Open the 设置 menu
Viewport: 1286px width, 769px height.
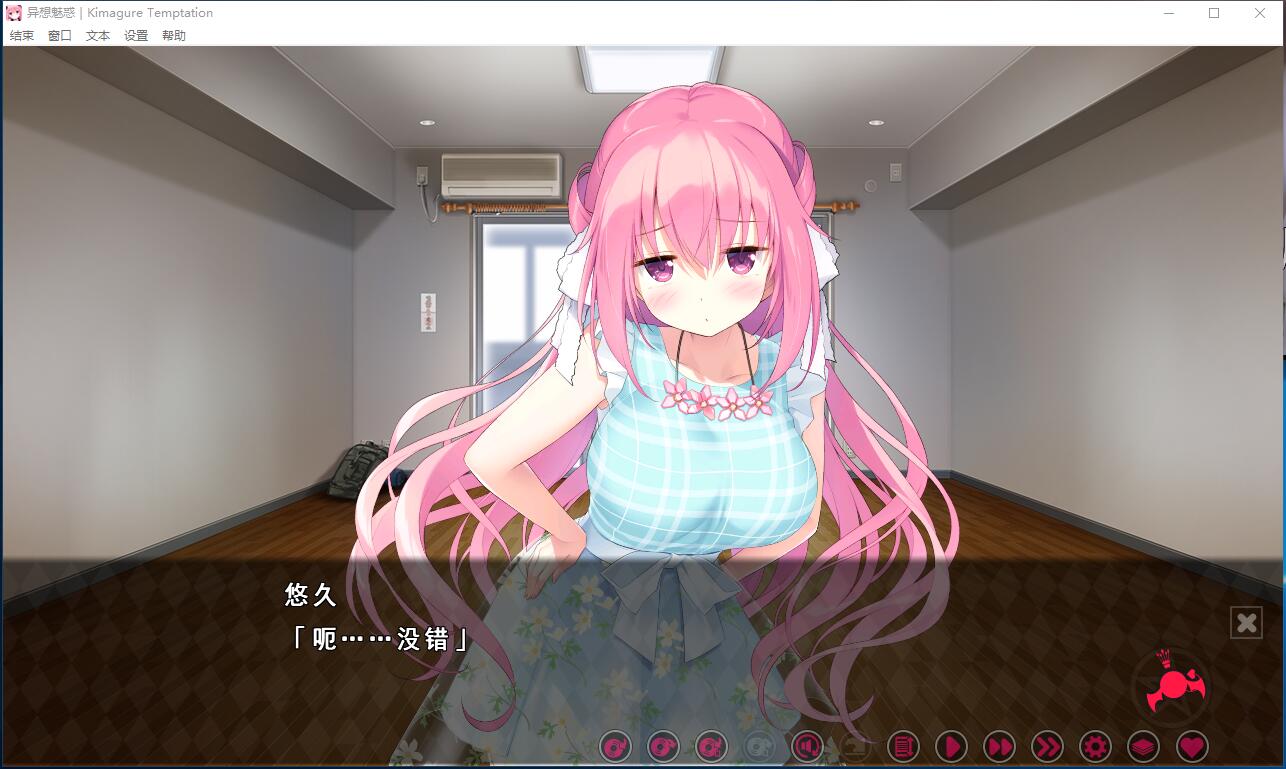pos(134,33)
